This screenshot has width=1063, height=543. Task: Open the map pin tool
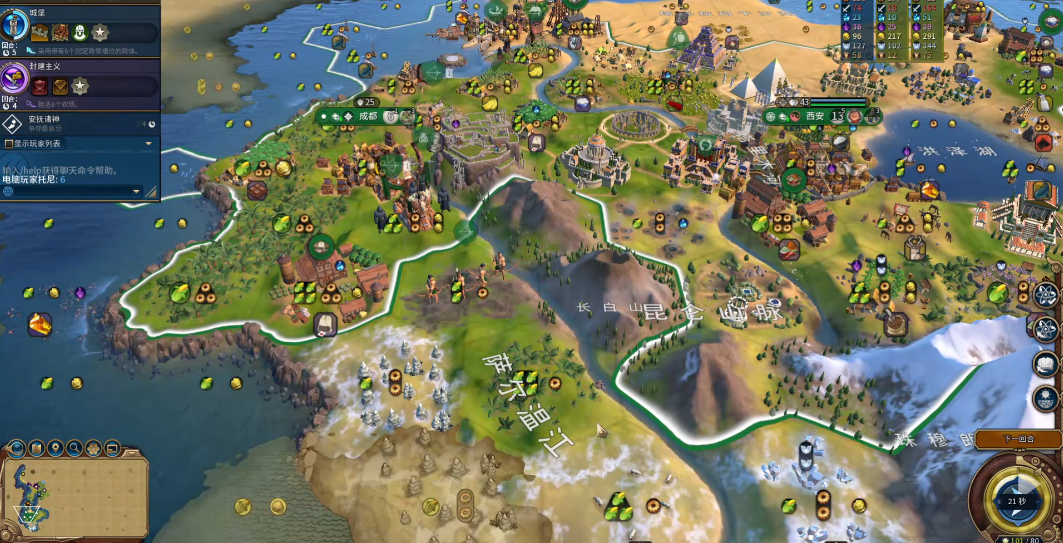pyautogui.click(x=55, y=448)
